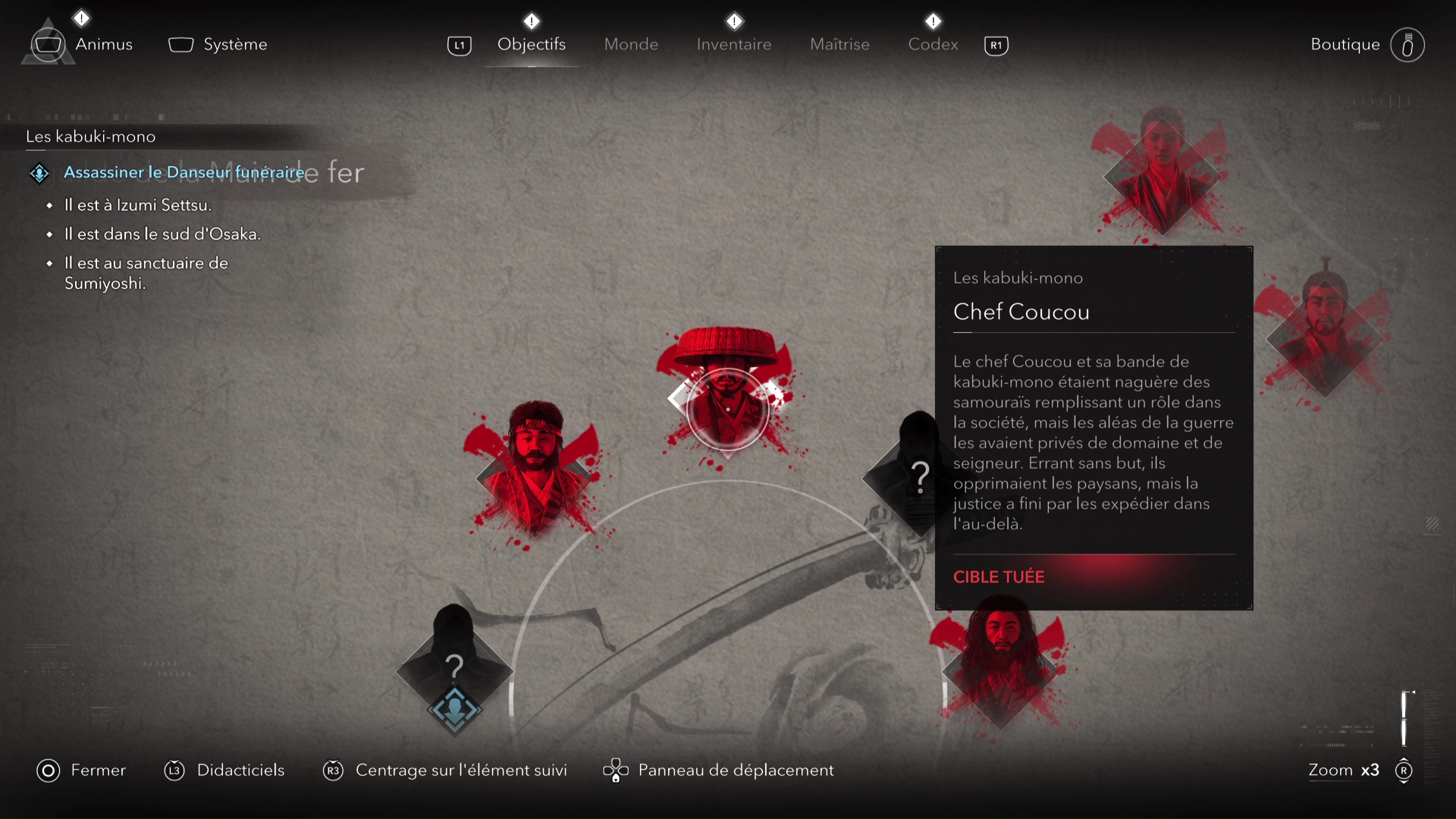Screen dimensions: 1456x819
Task: Click R1 to switch to the next menu tab
Action: click(x=996, y=45)
